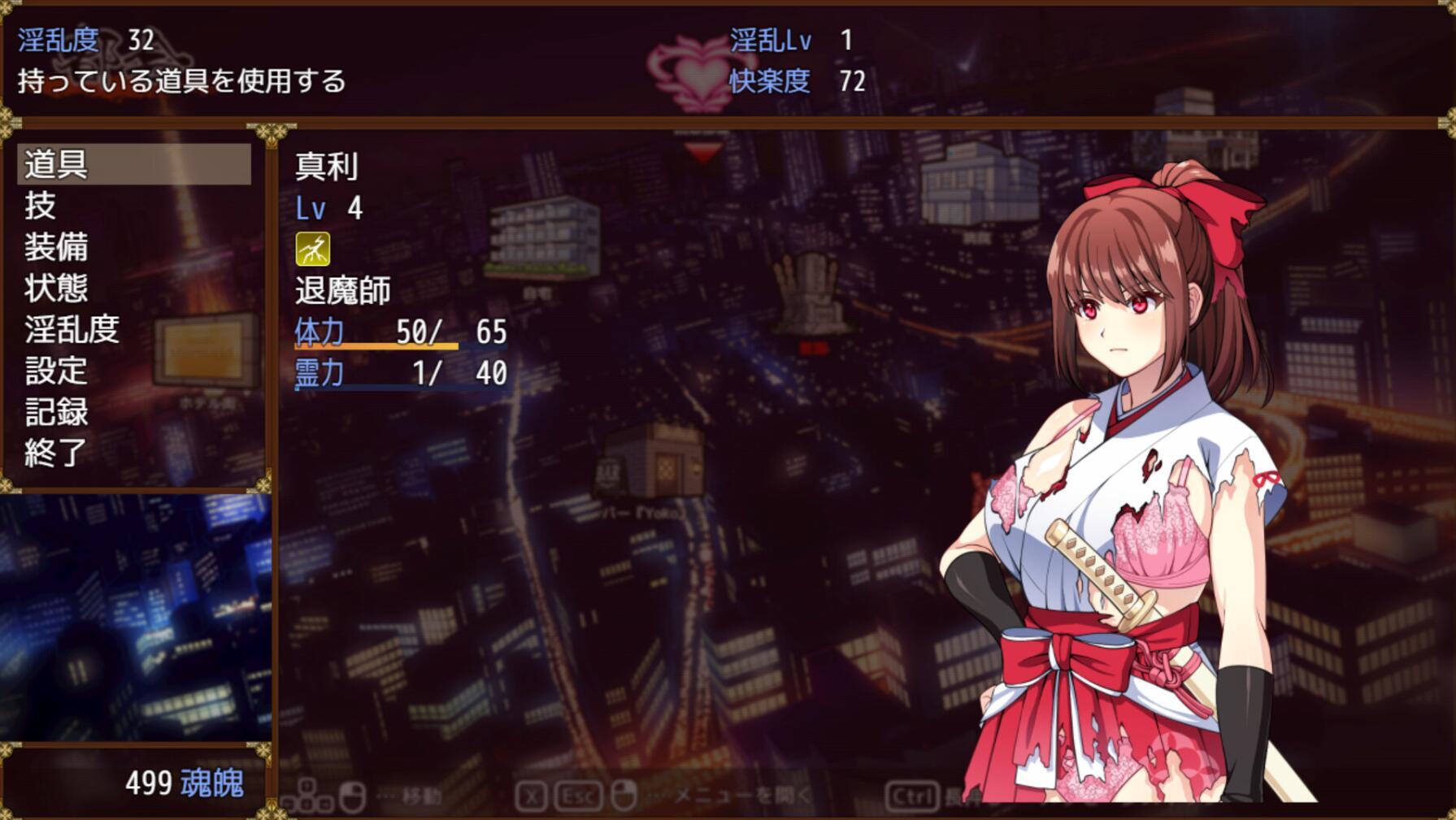This screenshot has height=820, width=1456.
Task: Expand the 退魔師 class label
Action: (342, 289)
